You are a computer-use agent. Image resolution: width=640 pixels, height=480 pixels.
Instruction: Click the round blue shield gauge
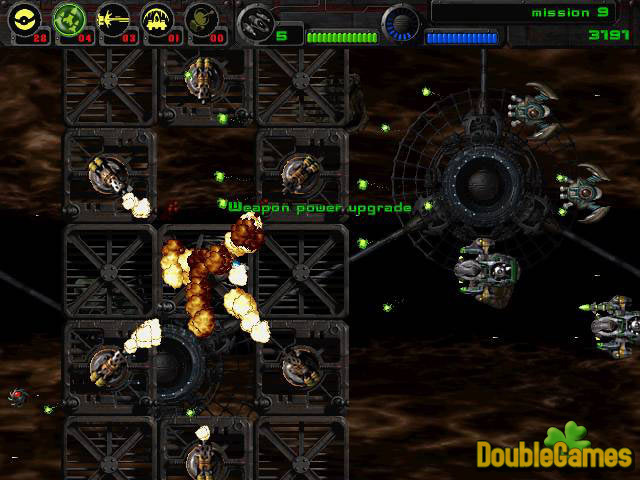[x=401, y=24]
